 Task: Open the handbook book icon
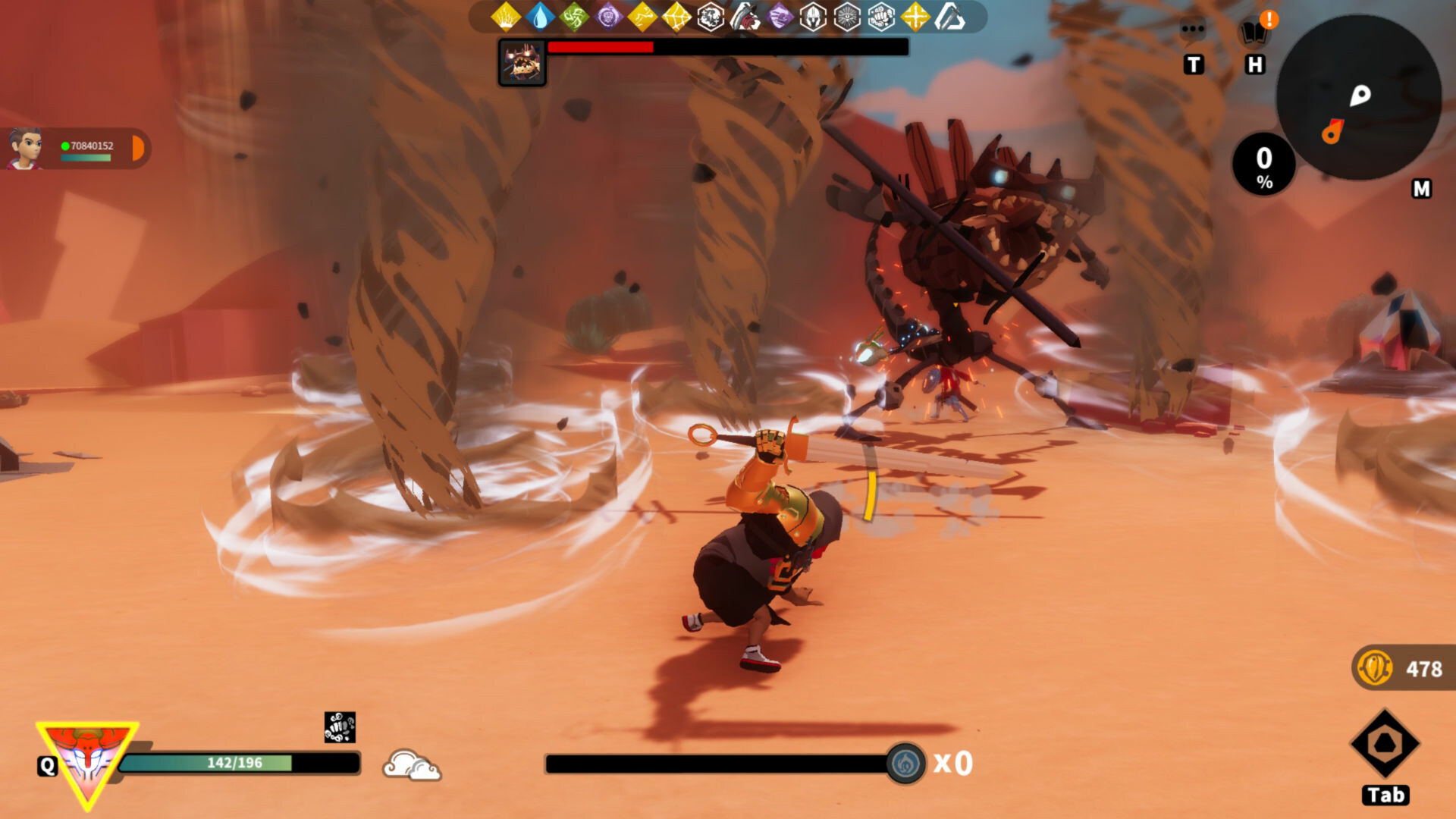1254,33
